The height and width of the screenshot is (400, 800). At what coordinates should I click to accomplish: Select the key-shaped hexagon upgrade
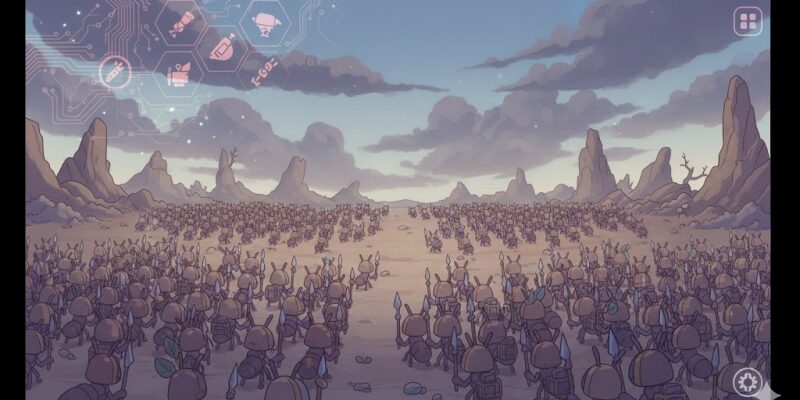click(x=262, y=72)
